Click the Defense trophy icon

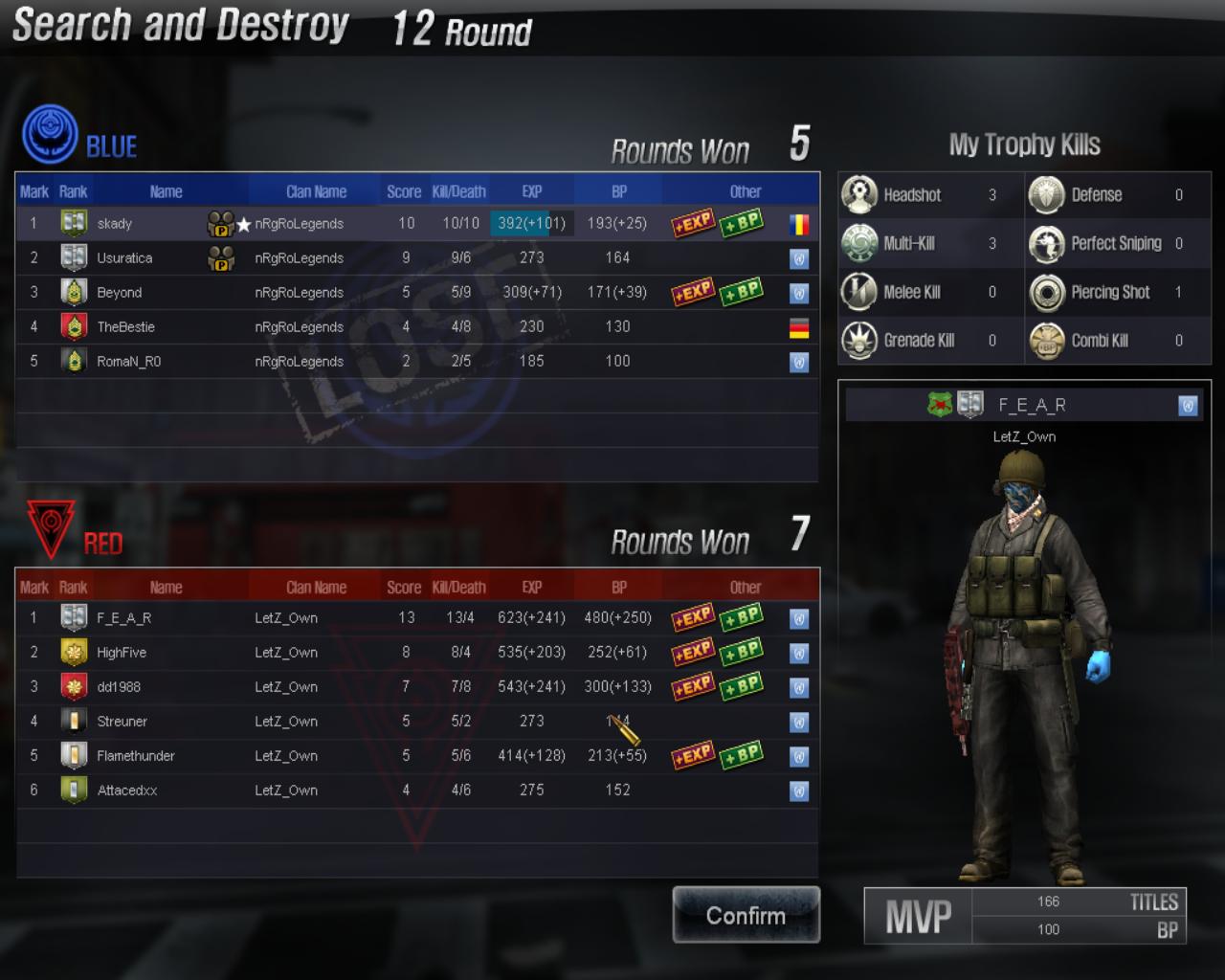(1045, 195)
